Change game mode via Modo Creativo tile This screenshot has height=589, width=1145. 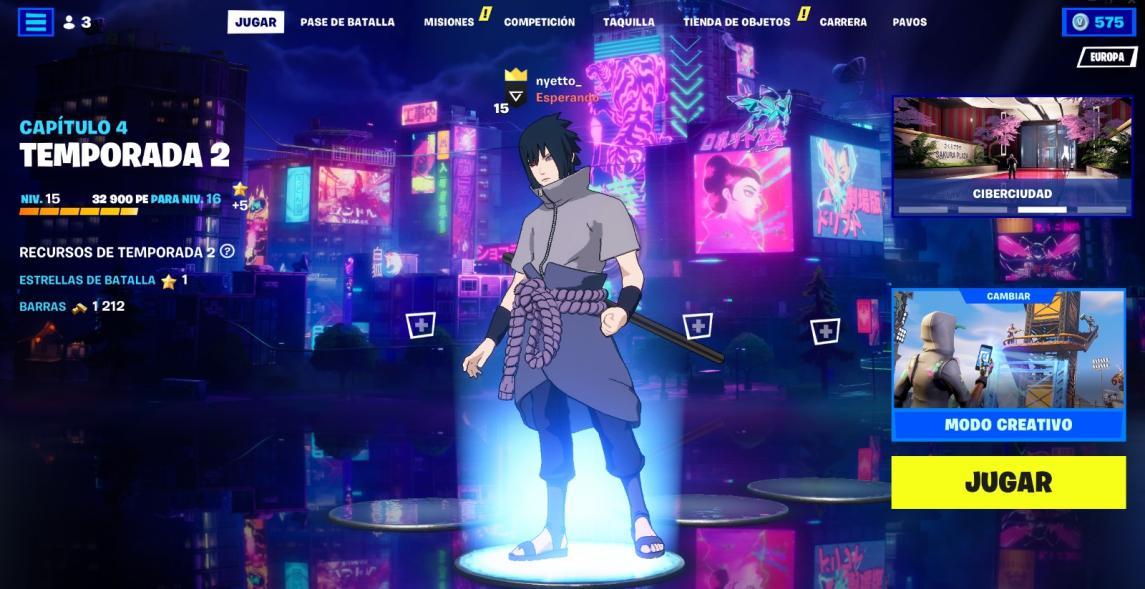click(1008, 363)
